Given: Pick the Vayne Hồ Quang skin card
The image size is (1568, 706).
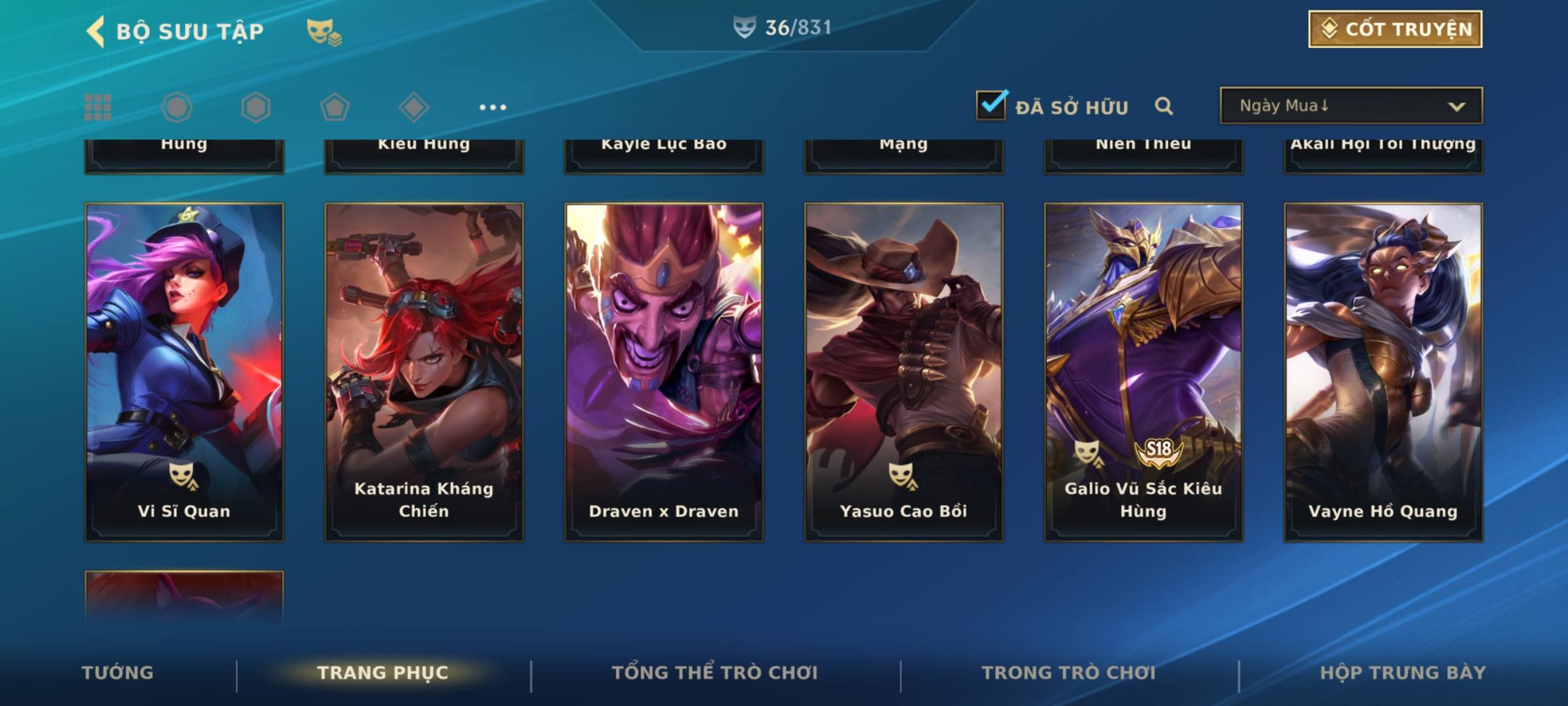Looking at the screenshot, I should tap(1383, 371).
